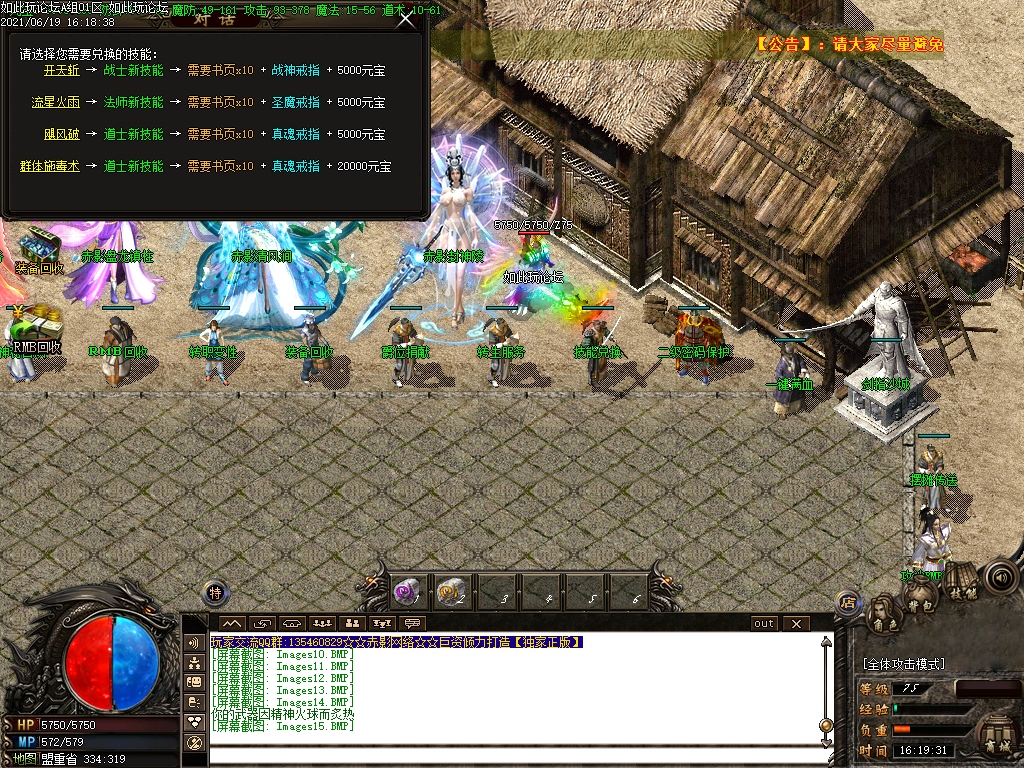Close the 对话 dialogue window

click(x=405, y=19)
